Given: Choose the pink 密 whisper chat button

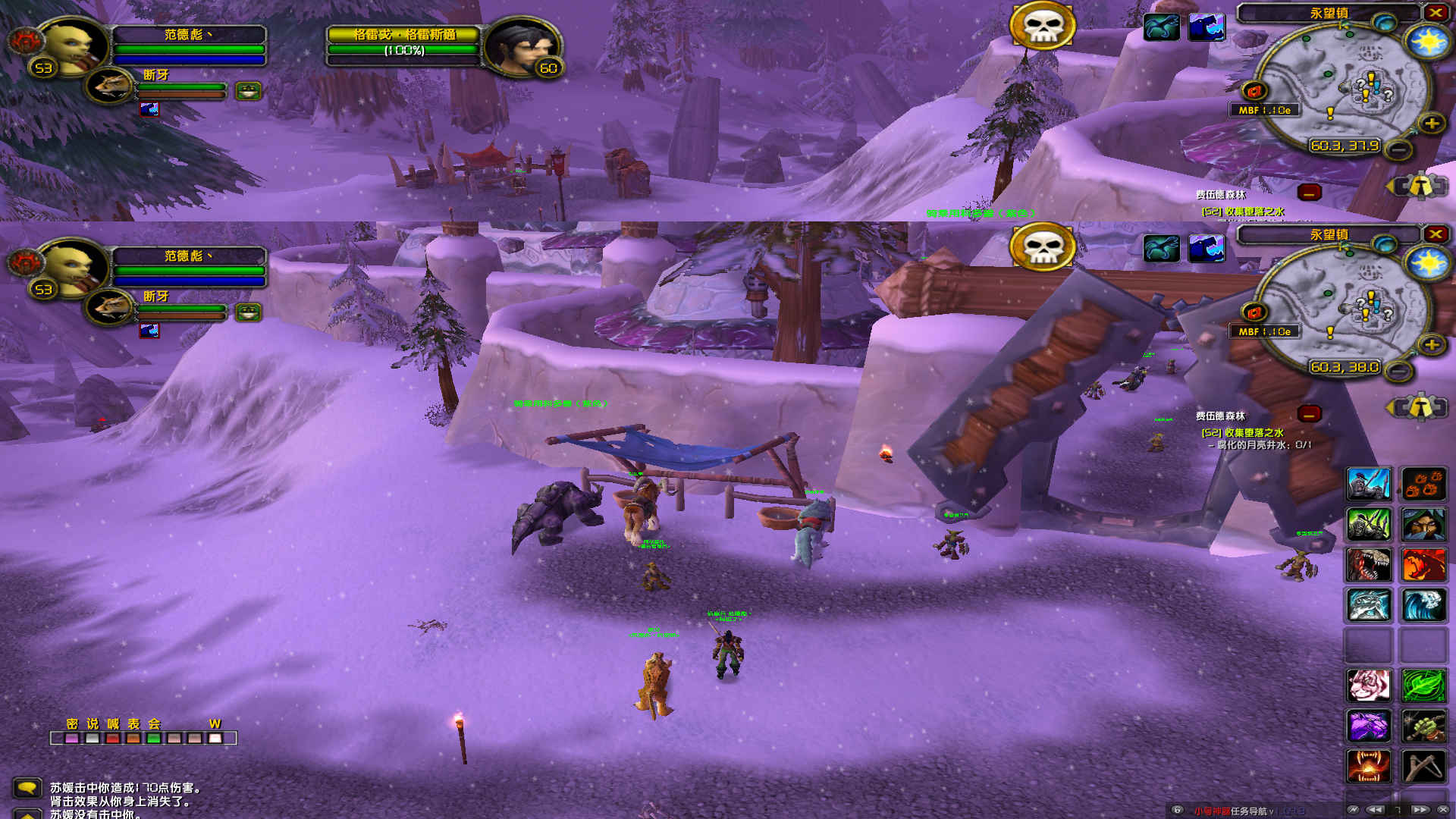Looking at the screenshot, I should 72,738.
